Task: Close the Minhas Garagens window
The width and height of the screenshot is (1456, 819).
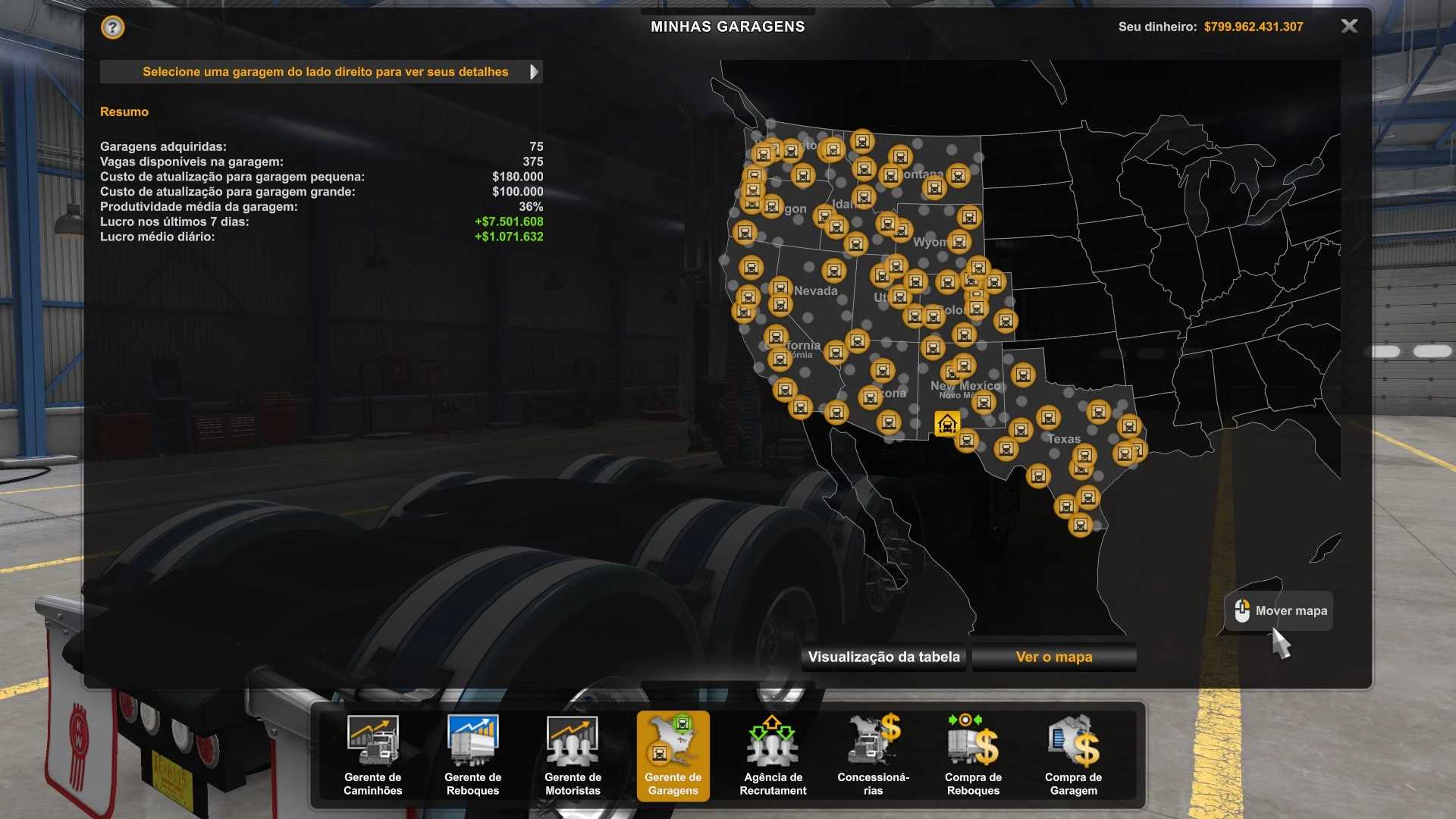Action: tap(1349, 27)
